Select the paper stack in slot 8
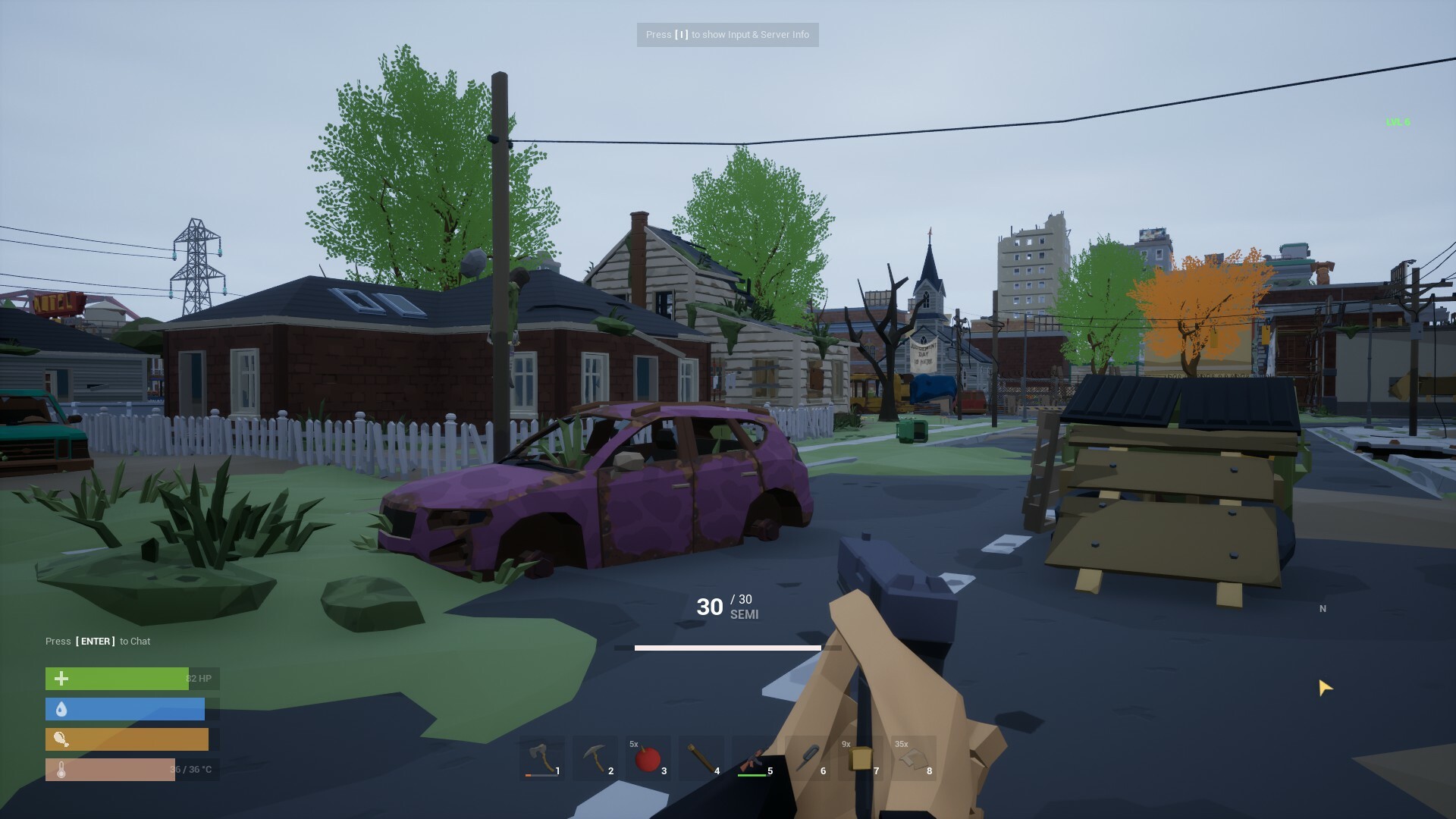 tap(913, 758)
